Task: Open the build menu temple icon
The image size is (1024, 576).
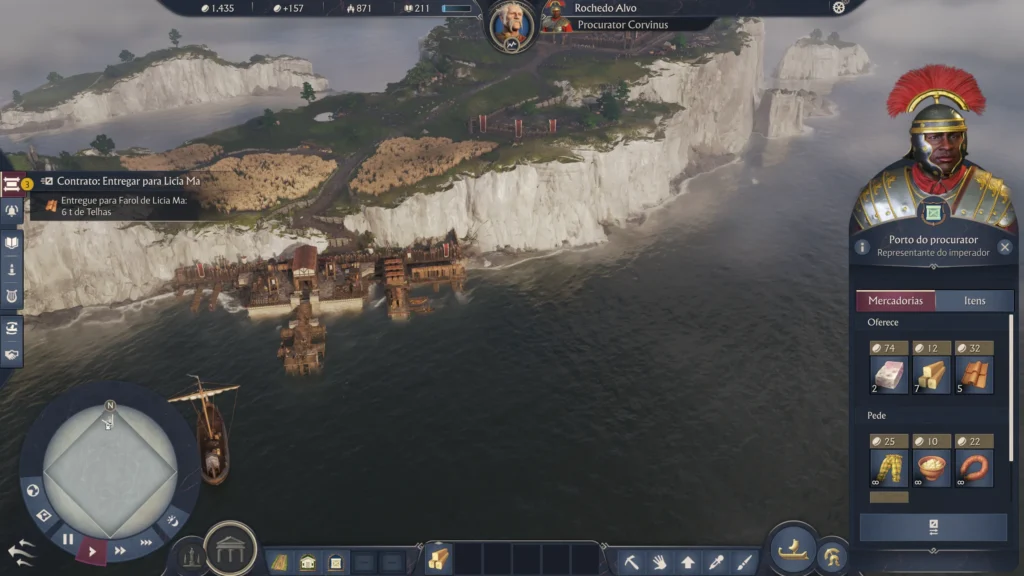Action: [x=230, y=548]
